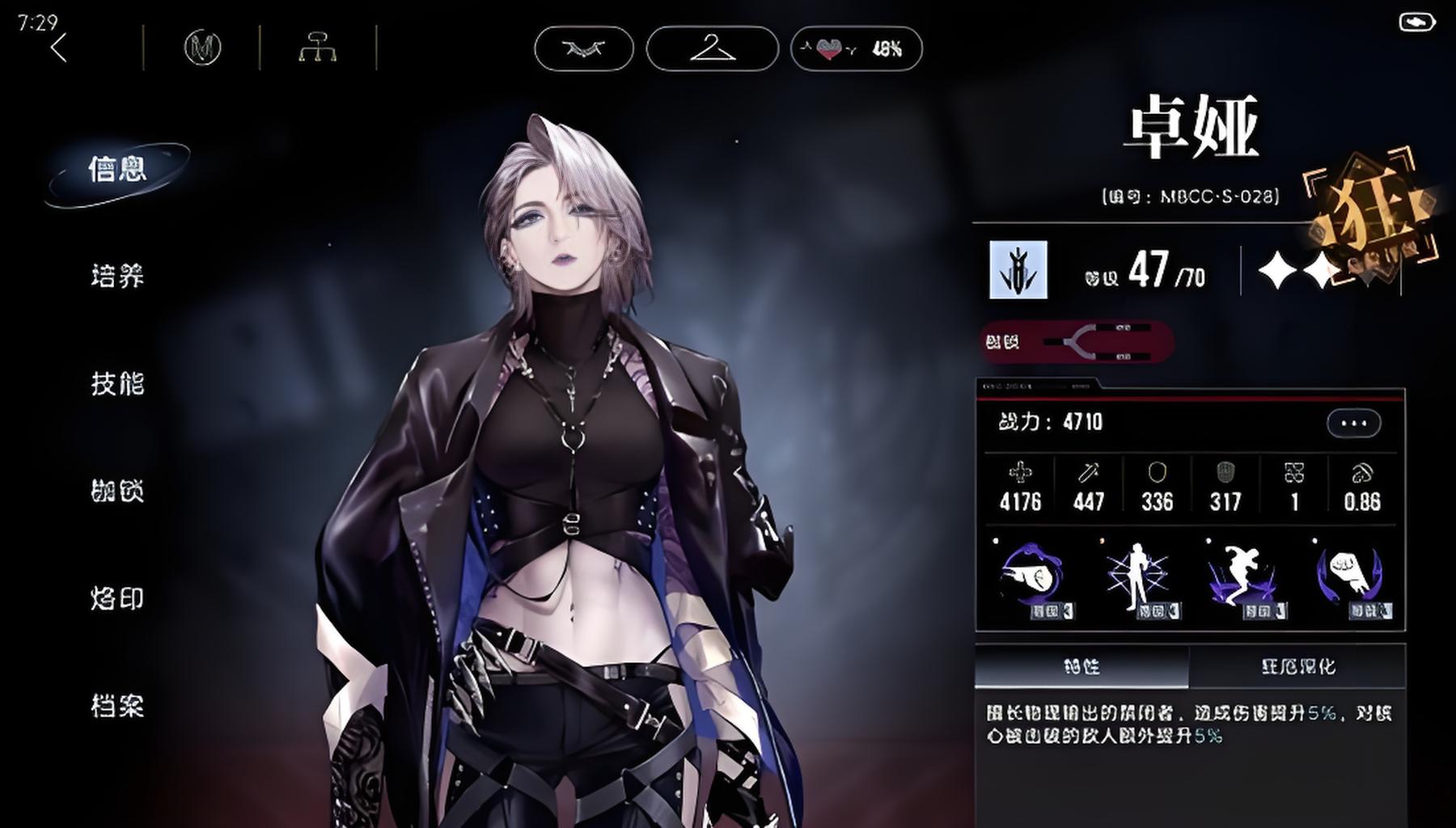The width and height of the screenshot is (1456, 828).
Task: Open the 档案 menu entry
Action: [117, 707]
